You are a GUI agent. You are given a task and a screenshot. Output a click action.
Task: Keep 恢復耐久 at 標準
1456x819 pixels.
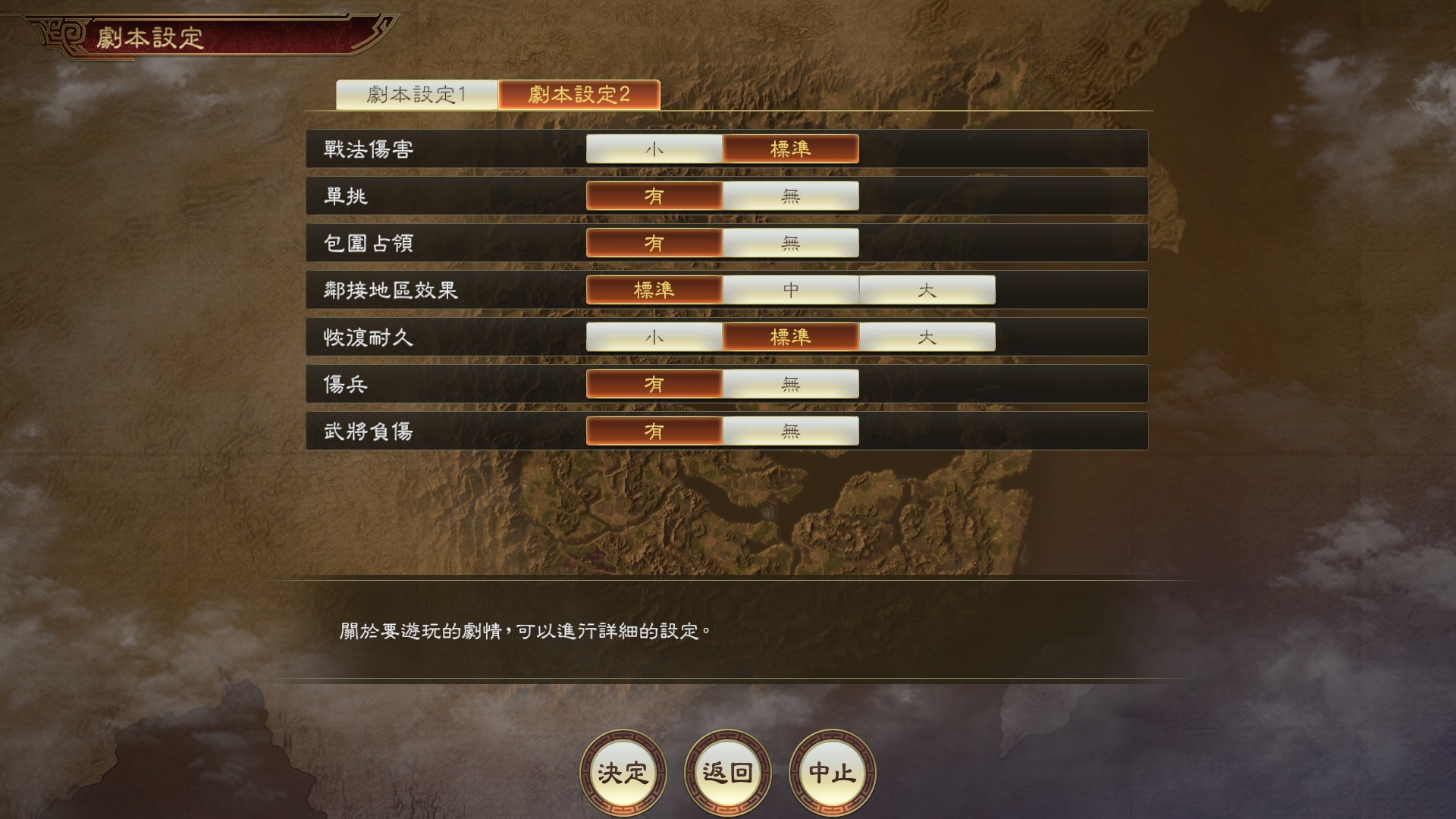(790, 337)
